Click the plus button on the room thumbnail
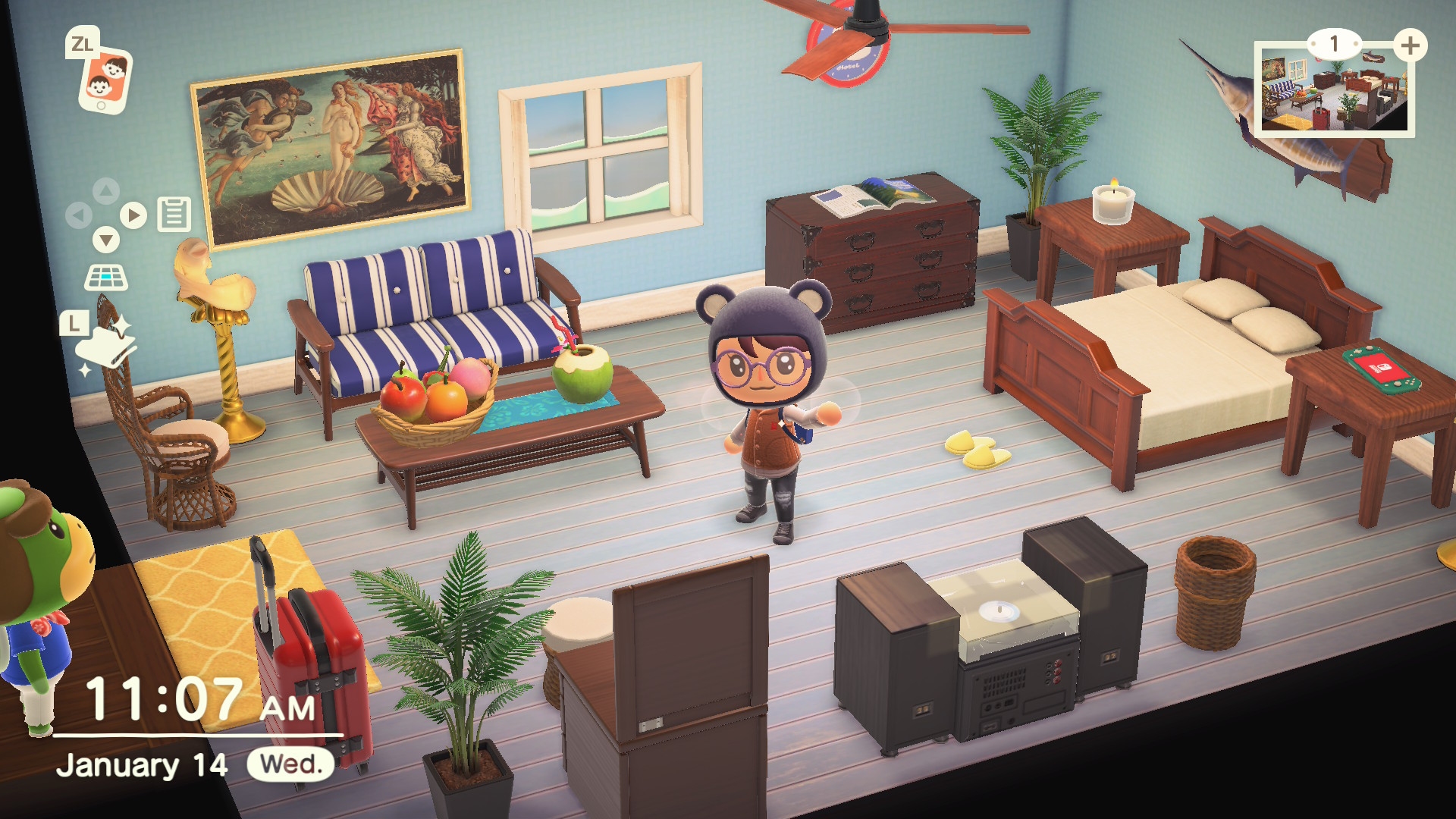Viewport: 1456px width, 819px height. (x=1410, y=45)
